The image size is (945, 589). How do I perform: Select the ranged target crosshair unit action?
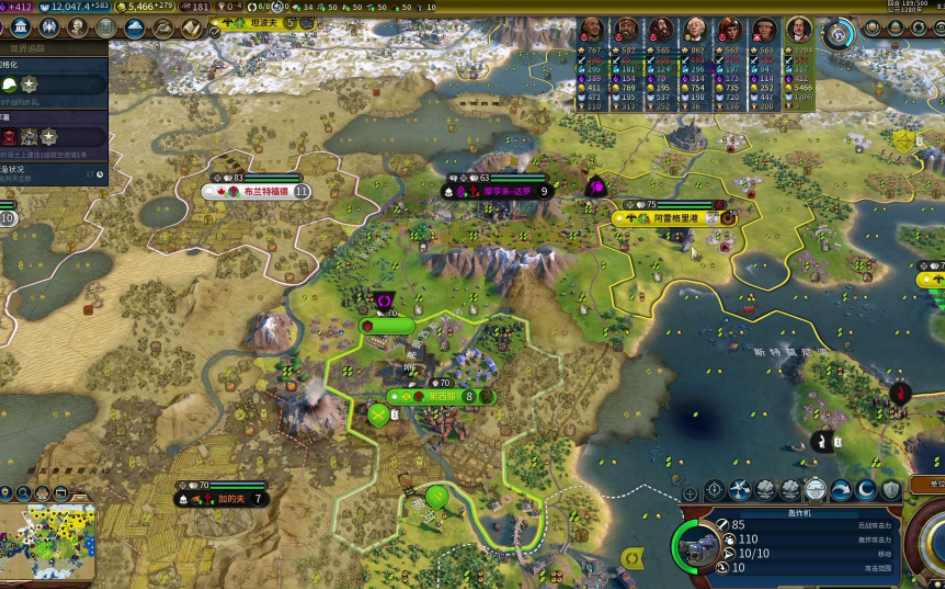click(715, 490)
